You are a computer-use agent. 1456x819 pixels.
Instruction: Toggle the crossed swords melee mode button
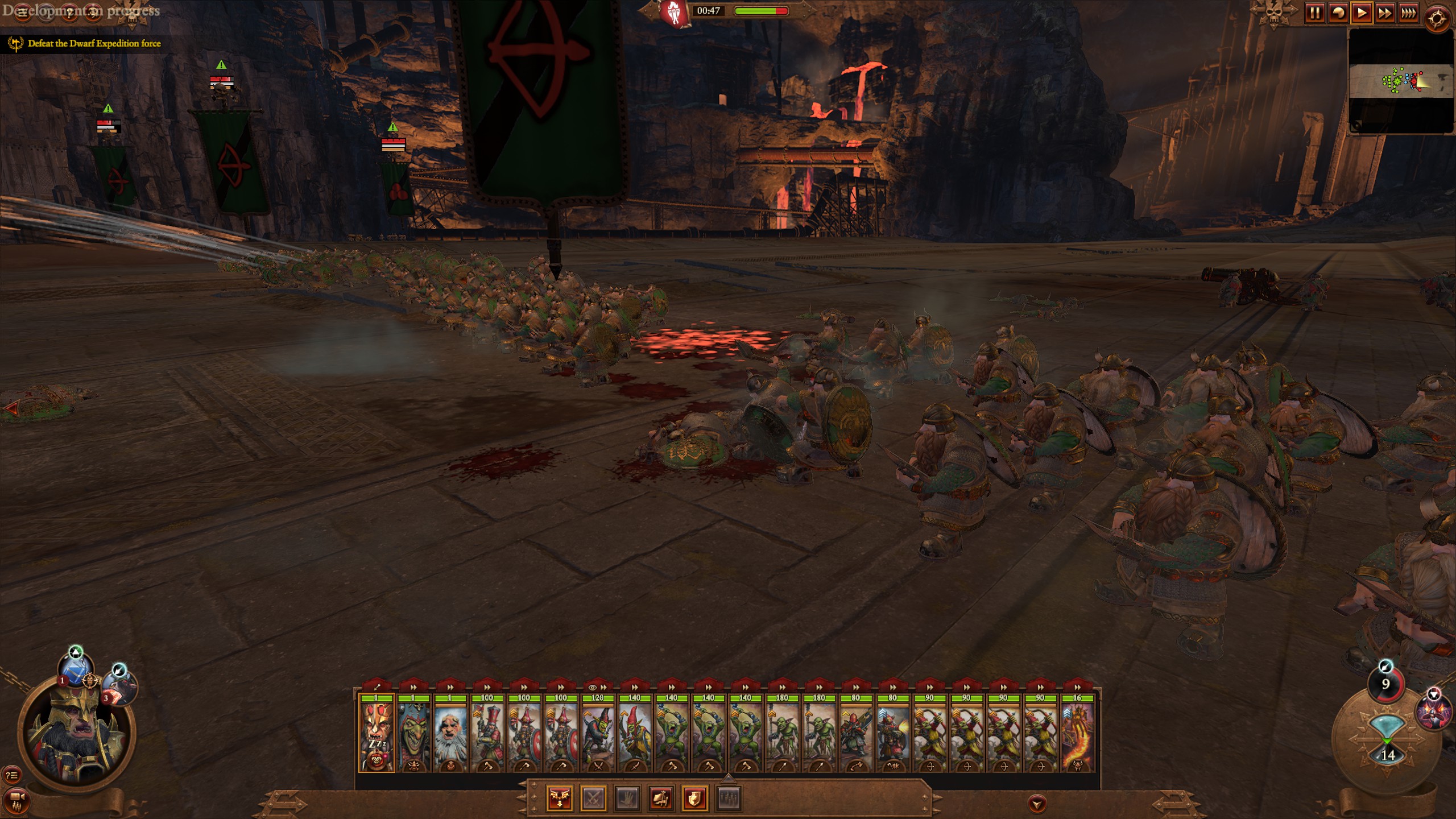[594, 799]
